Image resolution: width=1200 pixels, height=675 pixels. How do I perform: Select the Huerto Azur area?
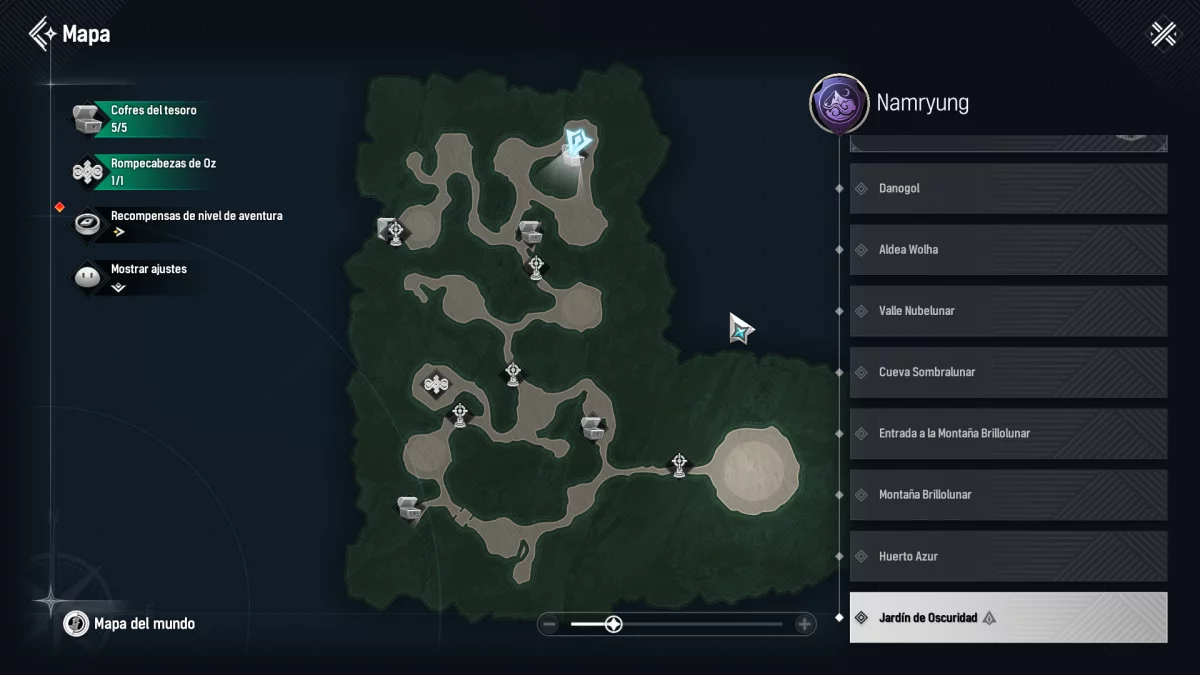pyautogui.click(x=1008, y=556)
